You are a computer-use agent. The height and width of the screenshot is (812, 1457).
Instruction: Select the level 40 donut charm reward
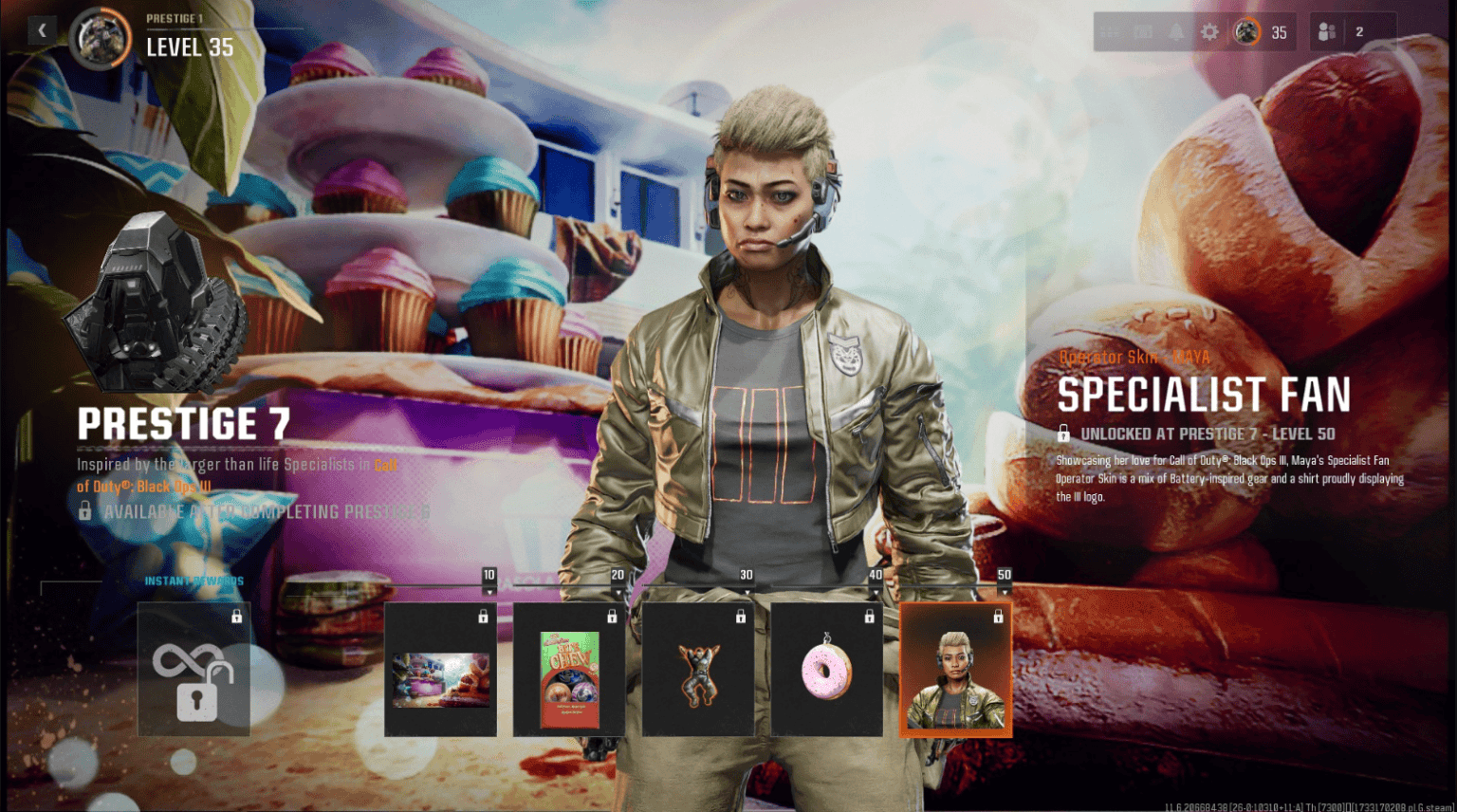click(x=826, y=669)
